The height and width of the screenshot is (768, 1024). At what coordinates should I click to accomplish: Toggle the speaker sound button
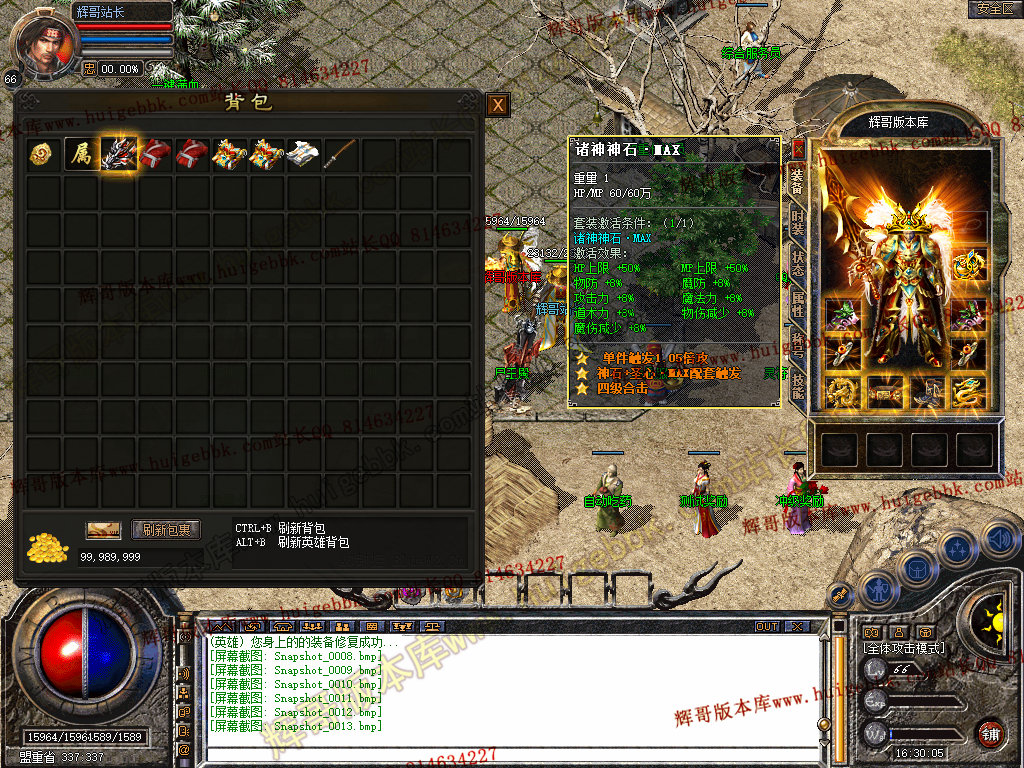[1000, 540]
